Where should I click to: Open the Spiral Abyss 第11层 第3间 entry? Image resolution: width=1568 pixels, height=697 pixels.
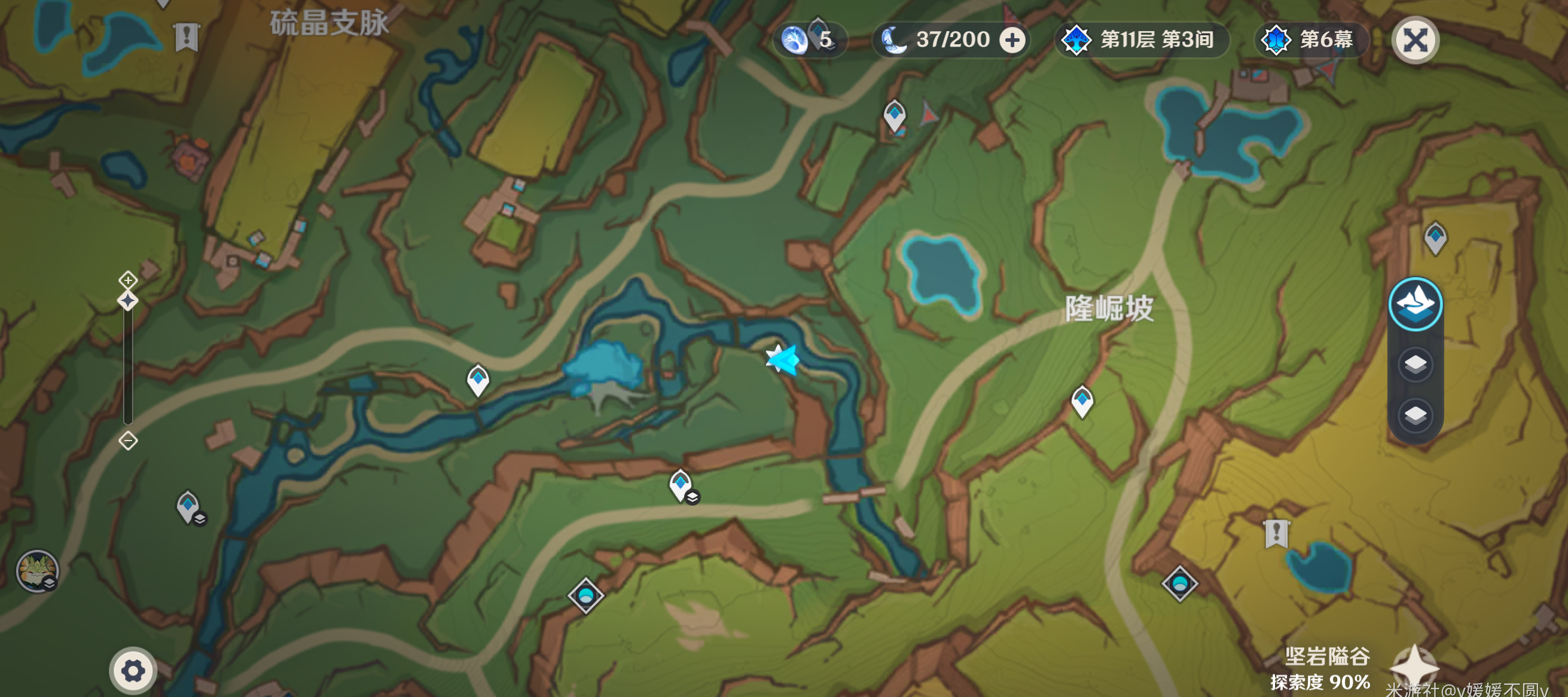[1143, 40]
